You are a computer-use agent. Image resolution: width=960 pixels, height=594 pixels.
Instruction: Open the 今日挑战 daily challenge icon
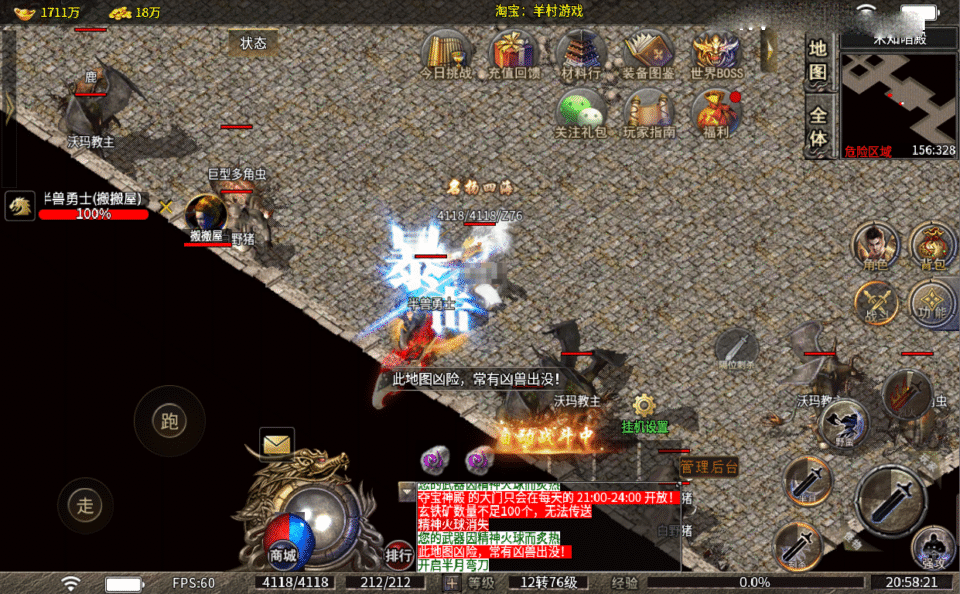(446, 52)
